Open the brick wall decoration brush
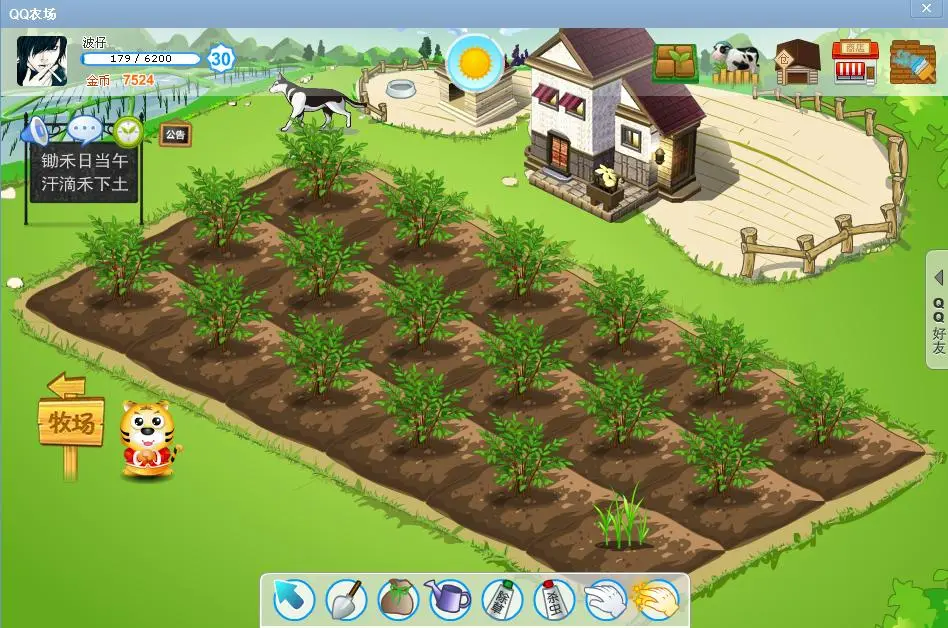Image resolution: width=948 pixels, height=628 pixels. point(911,63)
